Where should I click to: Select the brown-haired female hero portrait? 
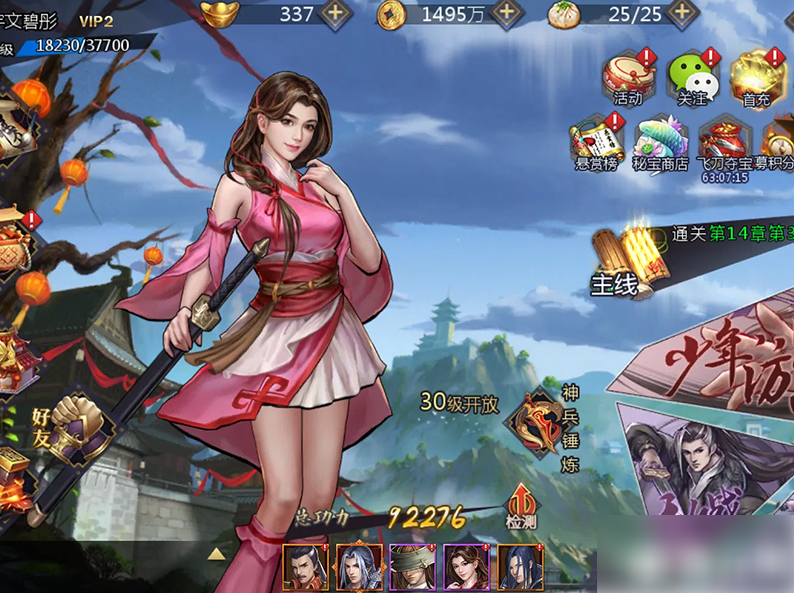tap(466, 567)
